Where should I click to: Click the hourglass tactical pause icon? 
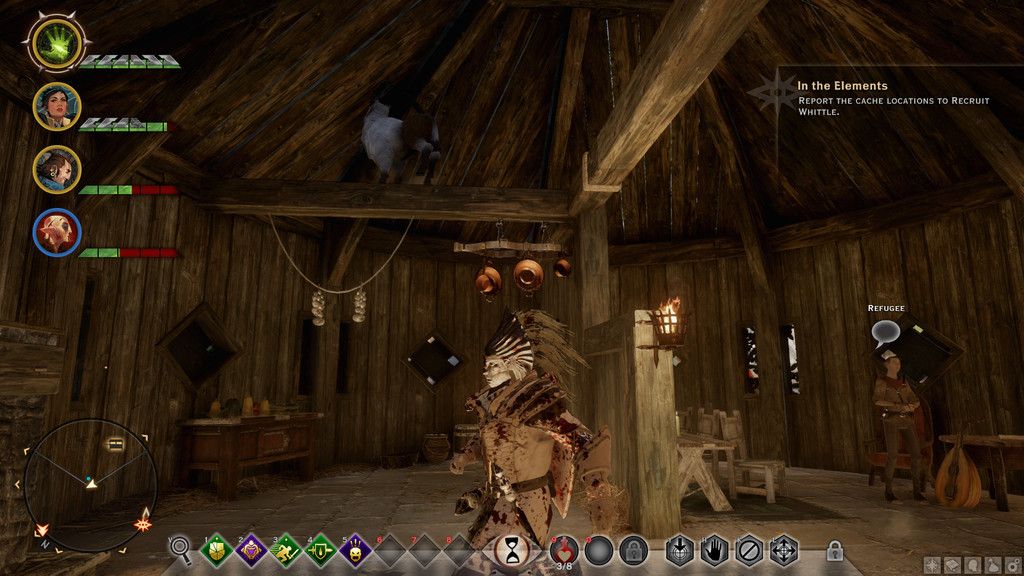(x=513, y=549)
